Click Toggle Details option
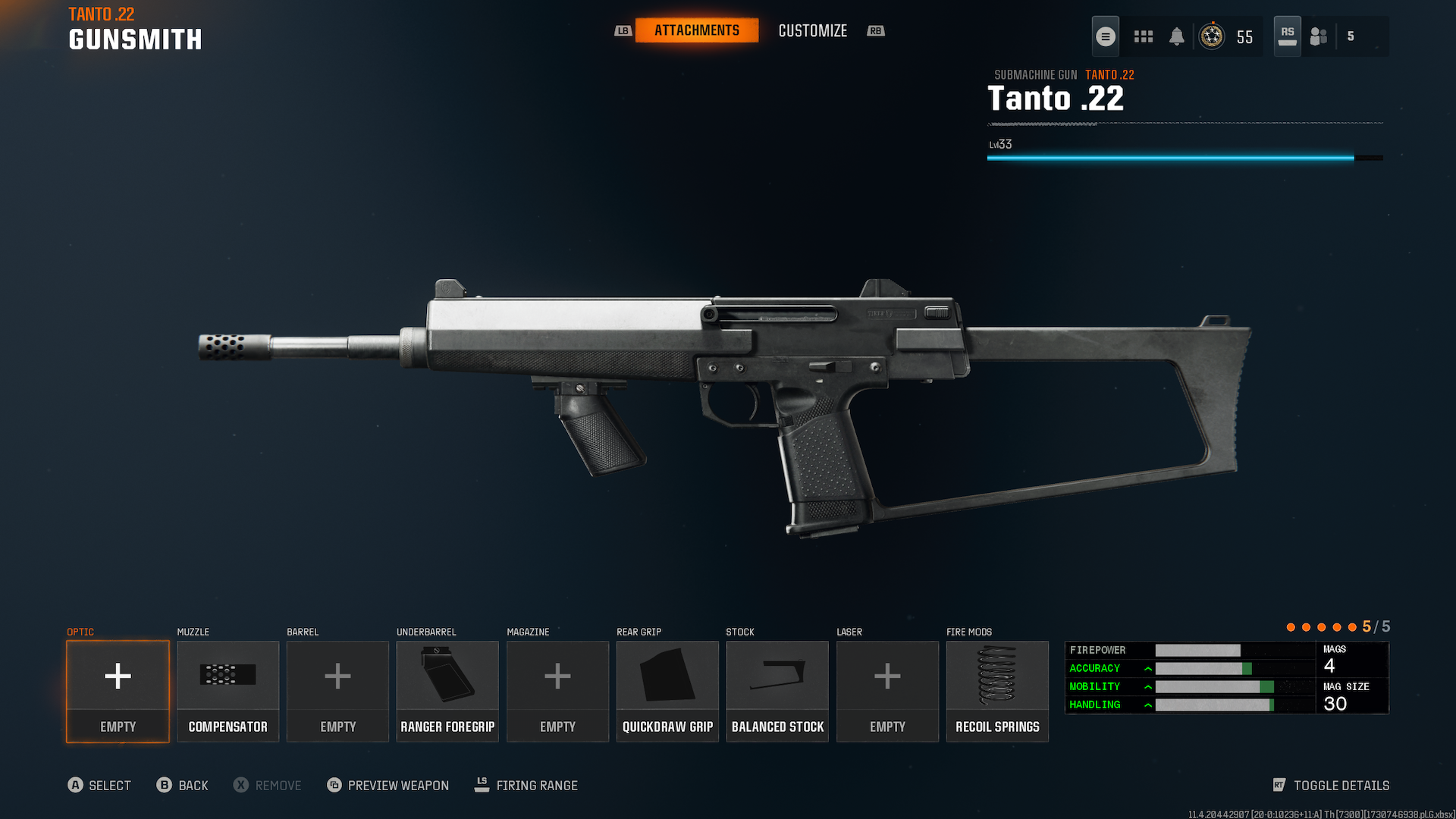This screenshot has width=1456, height=819. (1332, 786)
